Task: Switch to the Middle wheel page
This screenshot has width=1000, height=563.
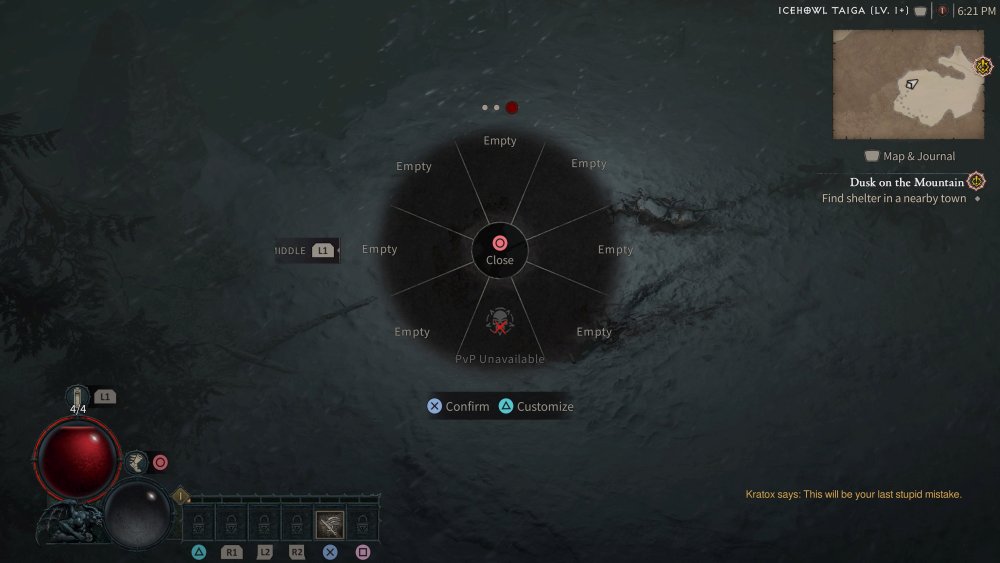Action: pyautogui.click(x=307, y=250)
